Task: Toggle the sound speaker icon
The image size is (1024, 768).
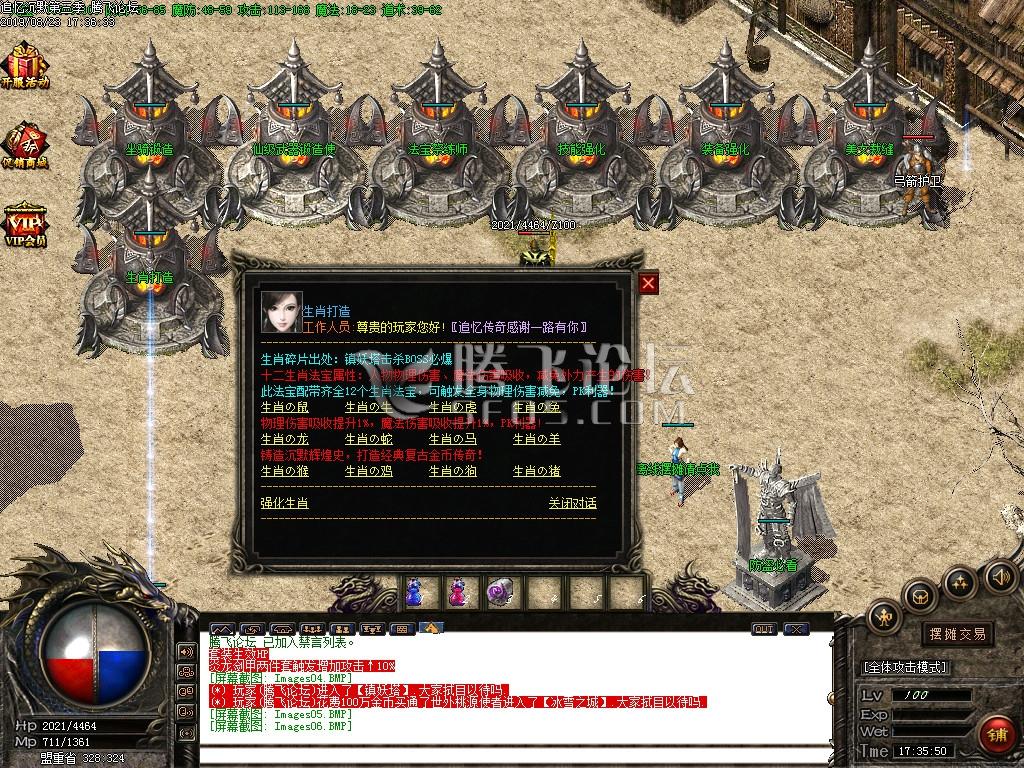Action: 1001,576
